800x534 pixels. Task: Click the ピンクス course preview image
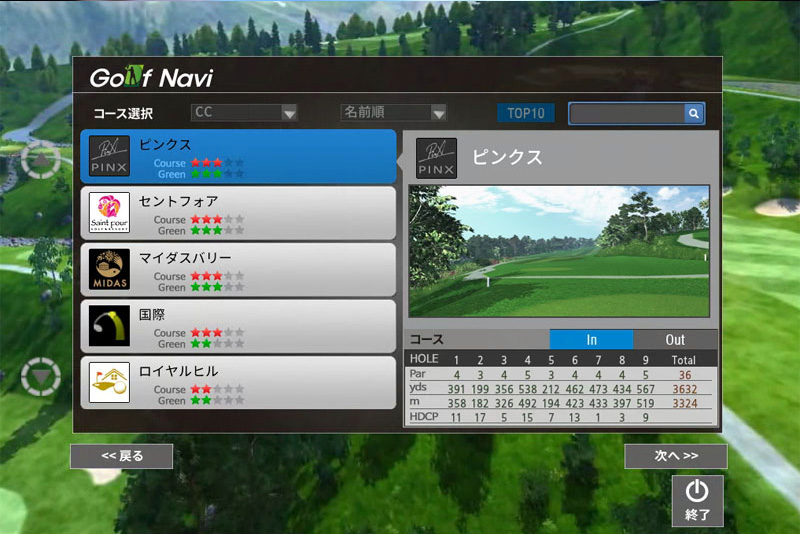coord(559,251)
